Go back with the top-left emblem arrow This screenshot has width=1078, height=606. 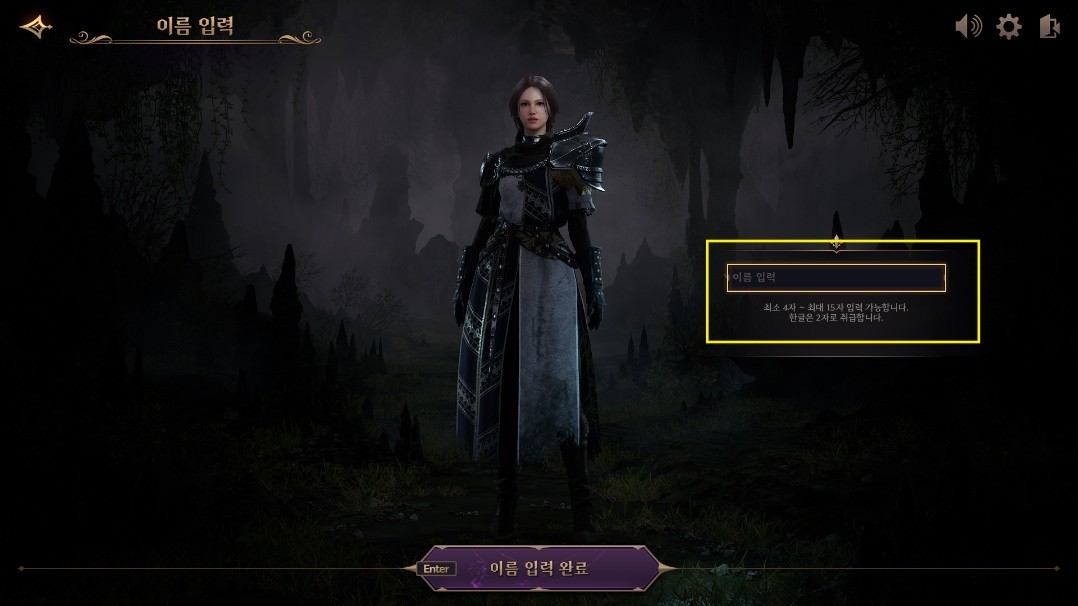[x=36, y=27]
